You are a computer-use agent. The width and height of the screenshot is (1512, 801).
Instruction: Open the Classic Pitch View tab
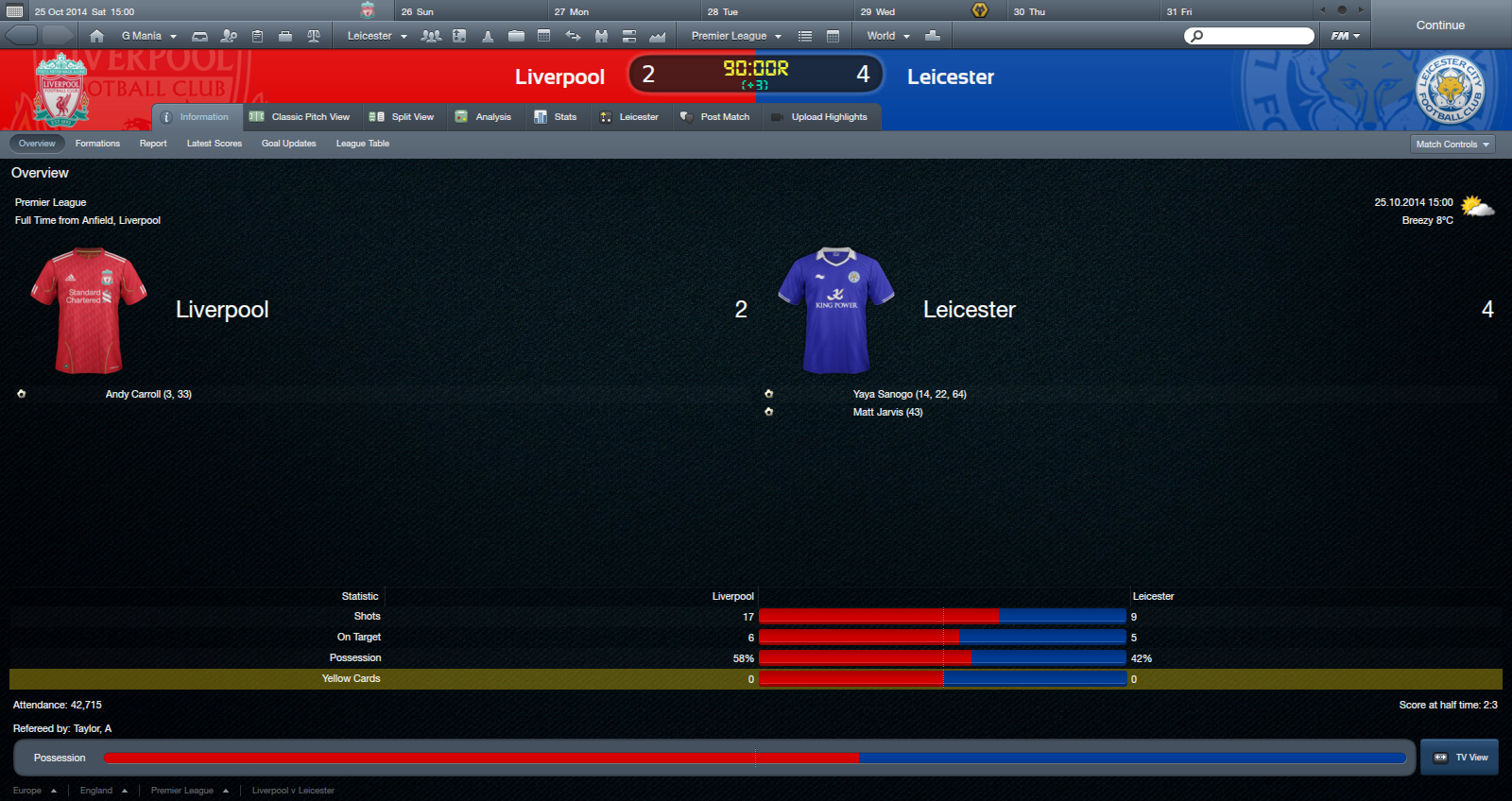pos(300,117)
